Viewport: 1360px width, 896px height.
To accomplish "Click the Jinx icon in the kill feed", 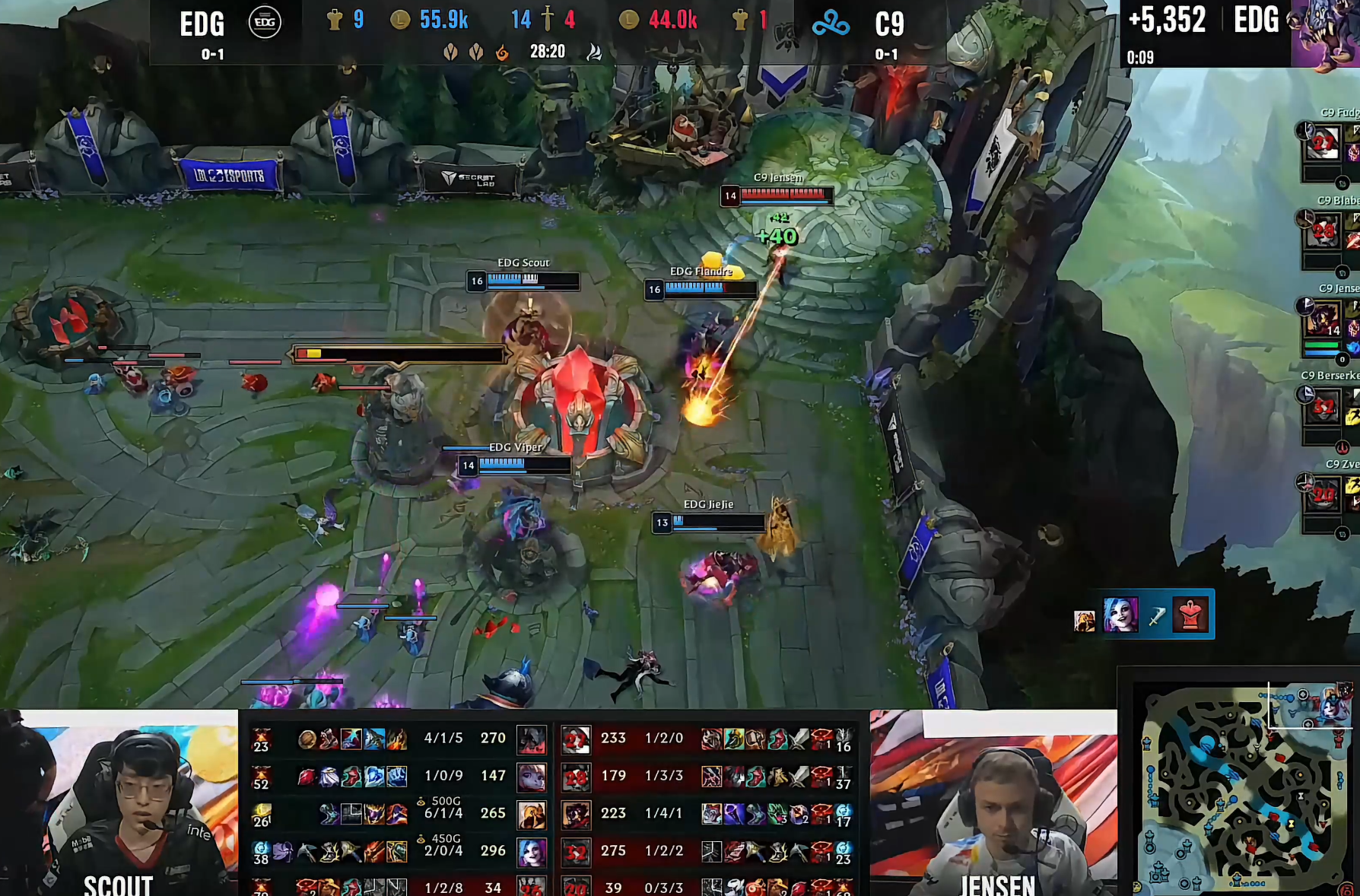I will click(x=1120, y=615).
